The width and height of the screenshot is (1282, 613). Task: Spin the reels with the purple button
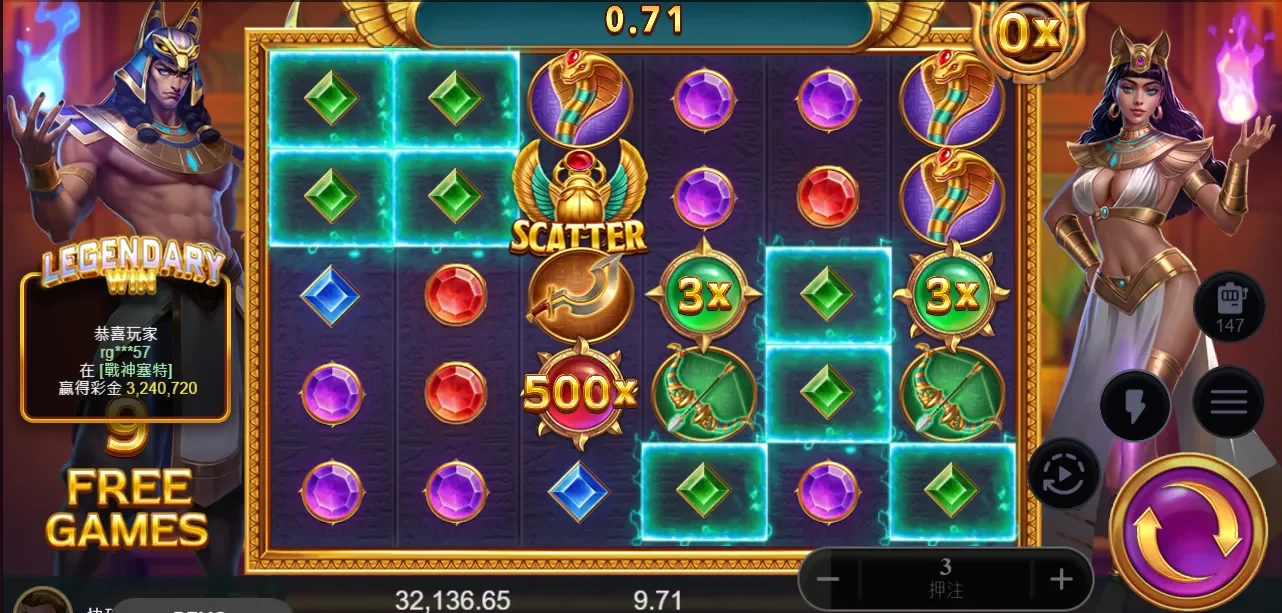[1187, 530]
